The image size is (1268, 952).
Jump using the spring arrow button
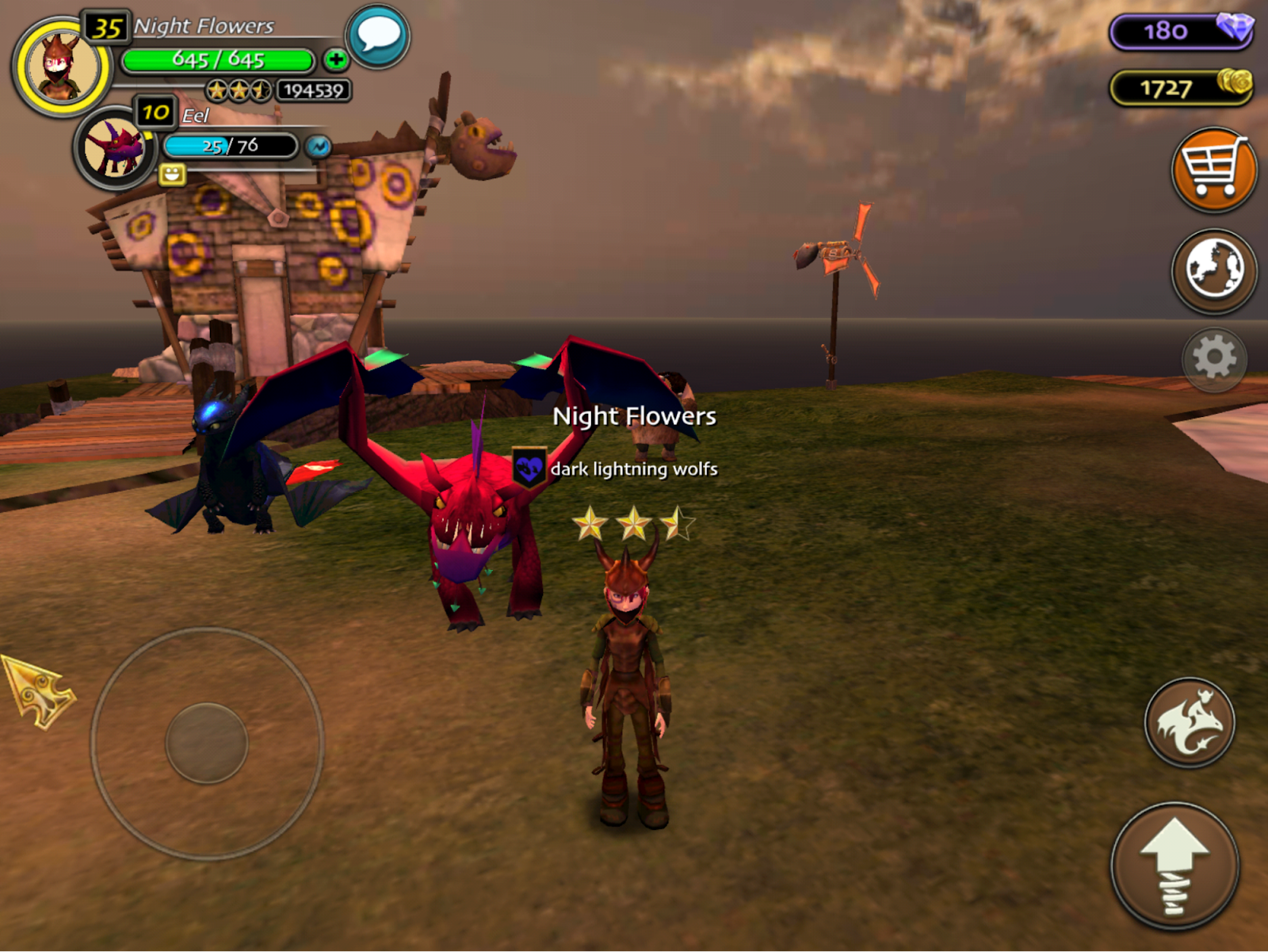point(1174,866)
